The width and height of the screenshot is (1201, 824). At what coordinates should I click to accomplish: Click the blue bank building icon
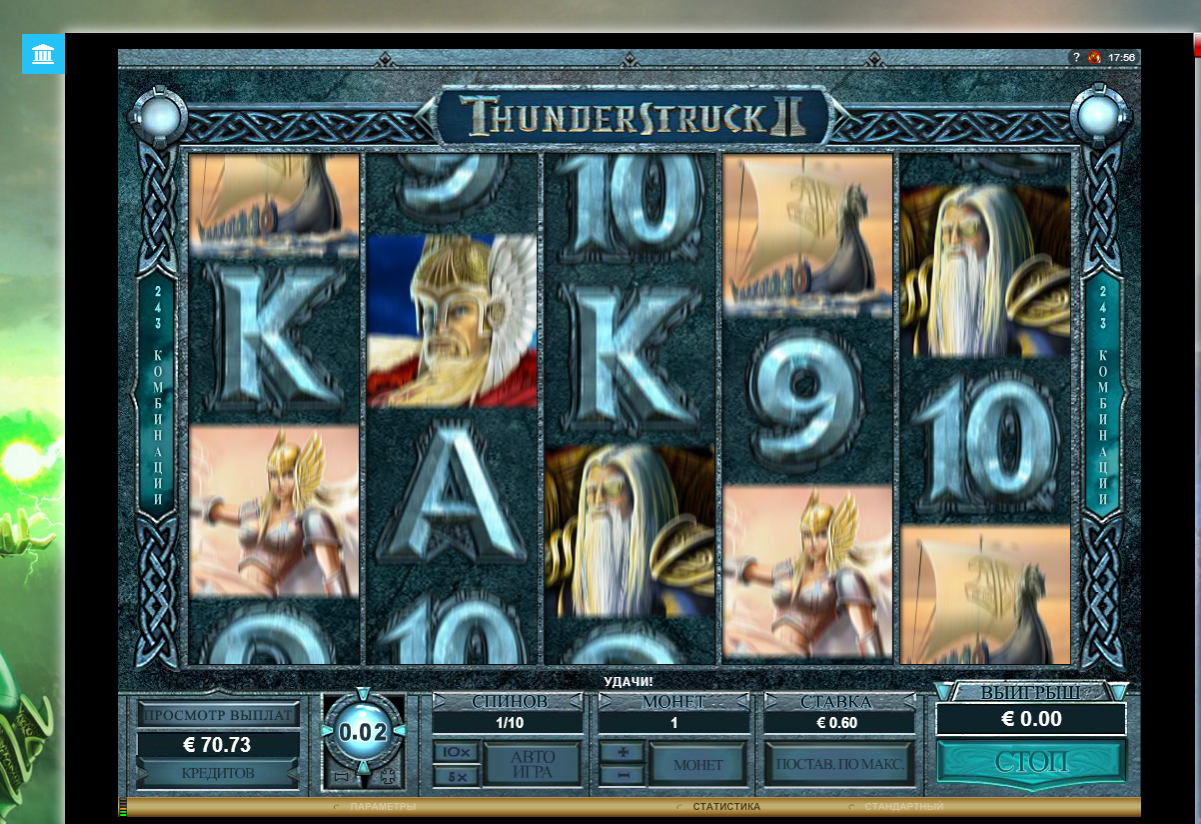tap(43, 53)
